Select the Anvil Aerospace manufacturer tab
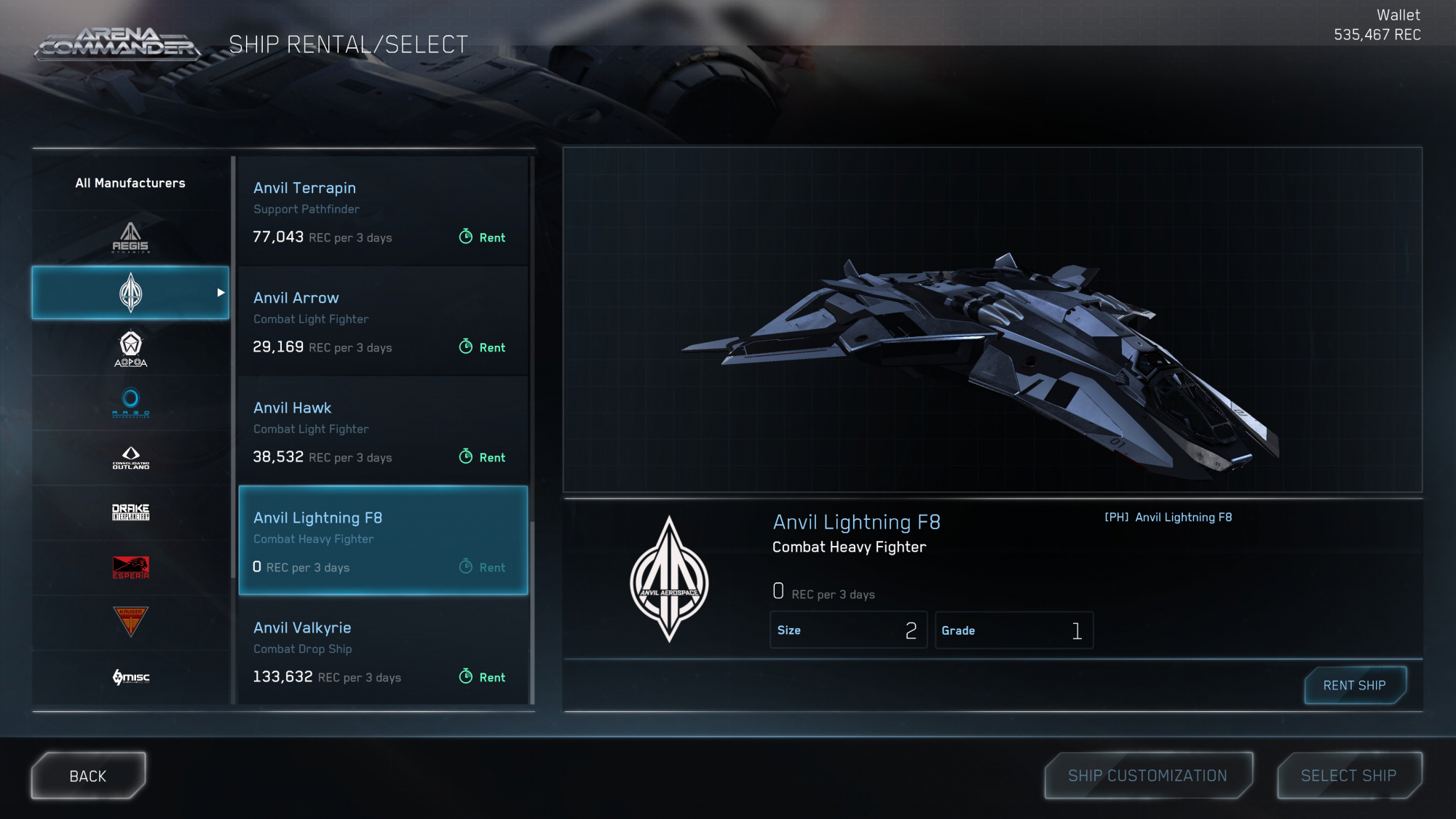This screenshot has height=819, width=1456. pyautogui.click(x=130, y=293)
